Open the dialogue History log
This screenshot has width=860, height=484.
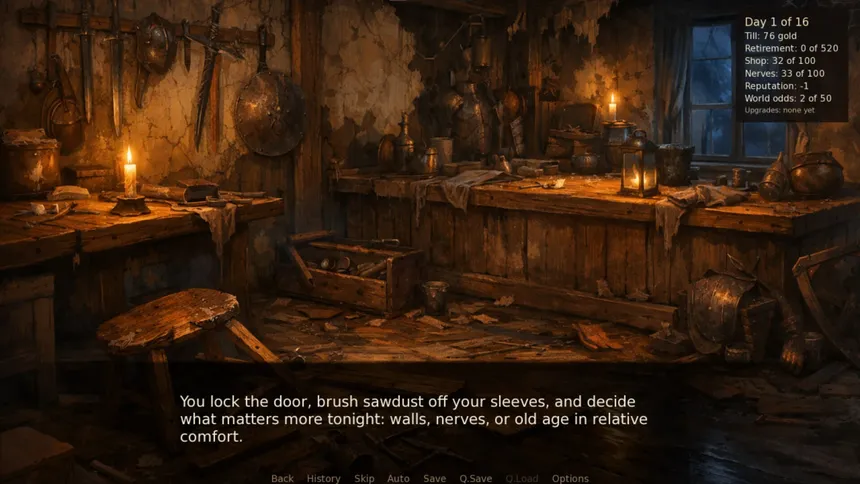pos(323,478)
